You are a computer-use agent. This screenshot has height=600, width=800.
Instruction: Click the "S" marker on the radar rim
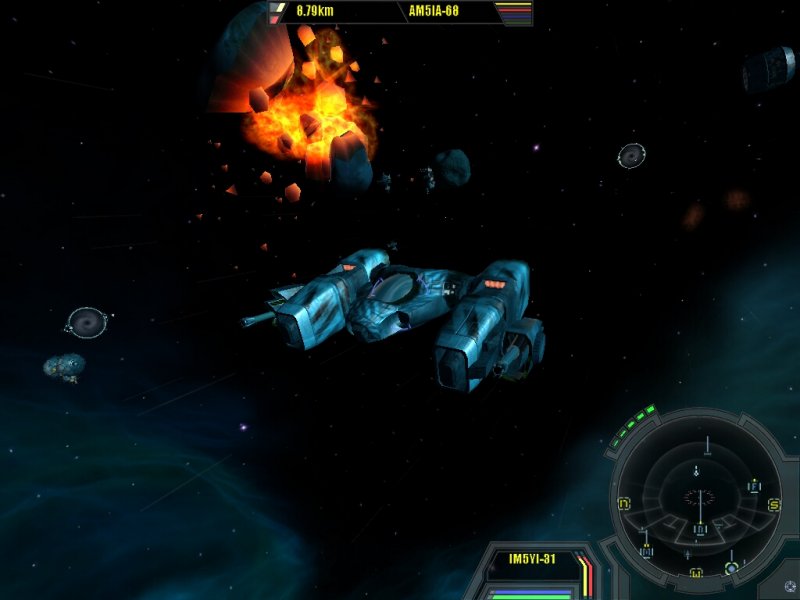(x=773, y=505)
